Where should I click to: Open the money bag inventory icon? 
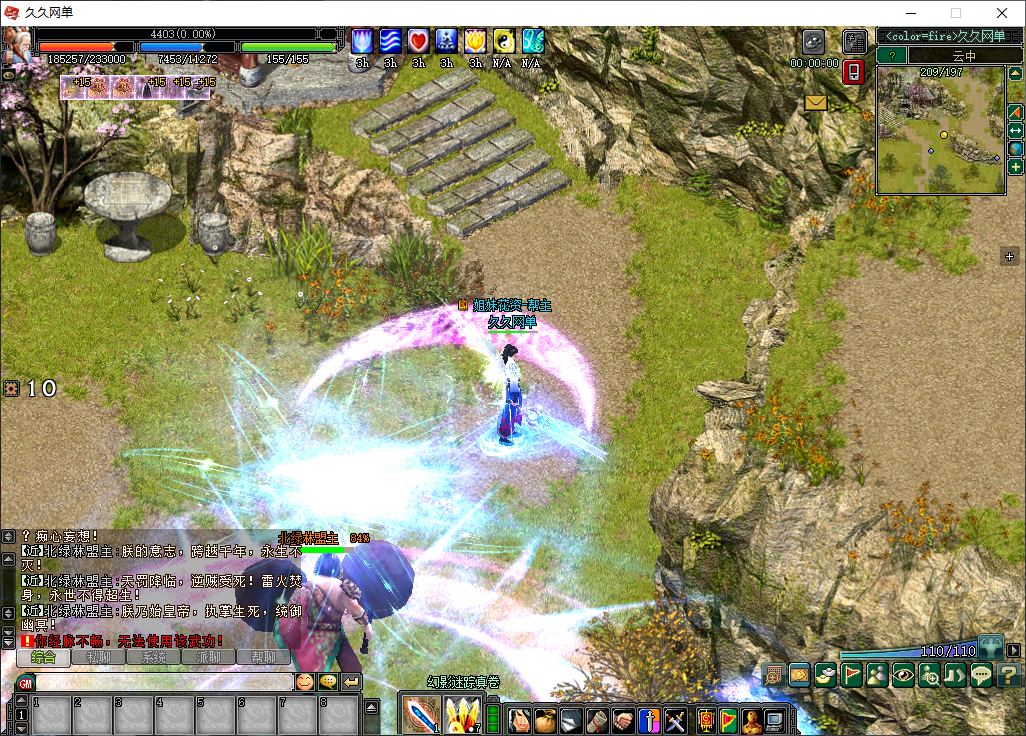[x=545, y=719]
